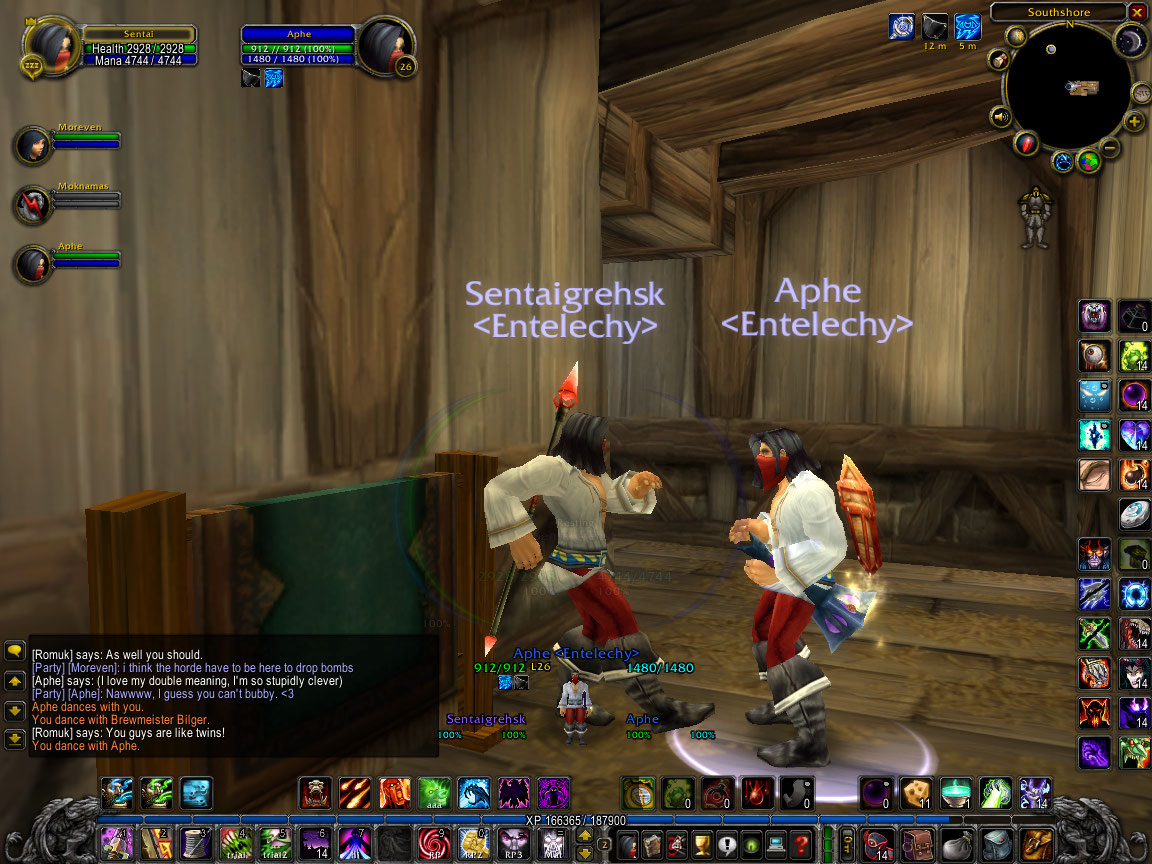Open the backpack bag slot
Image resolution: width=1152 pixels, height=864 pixels.
(1036, 843)
